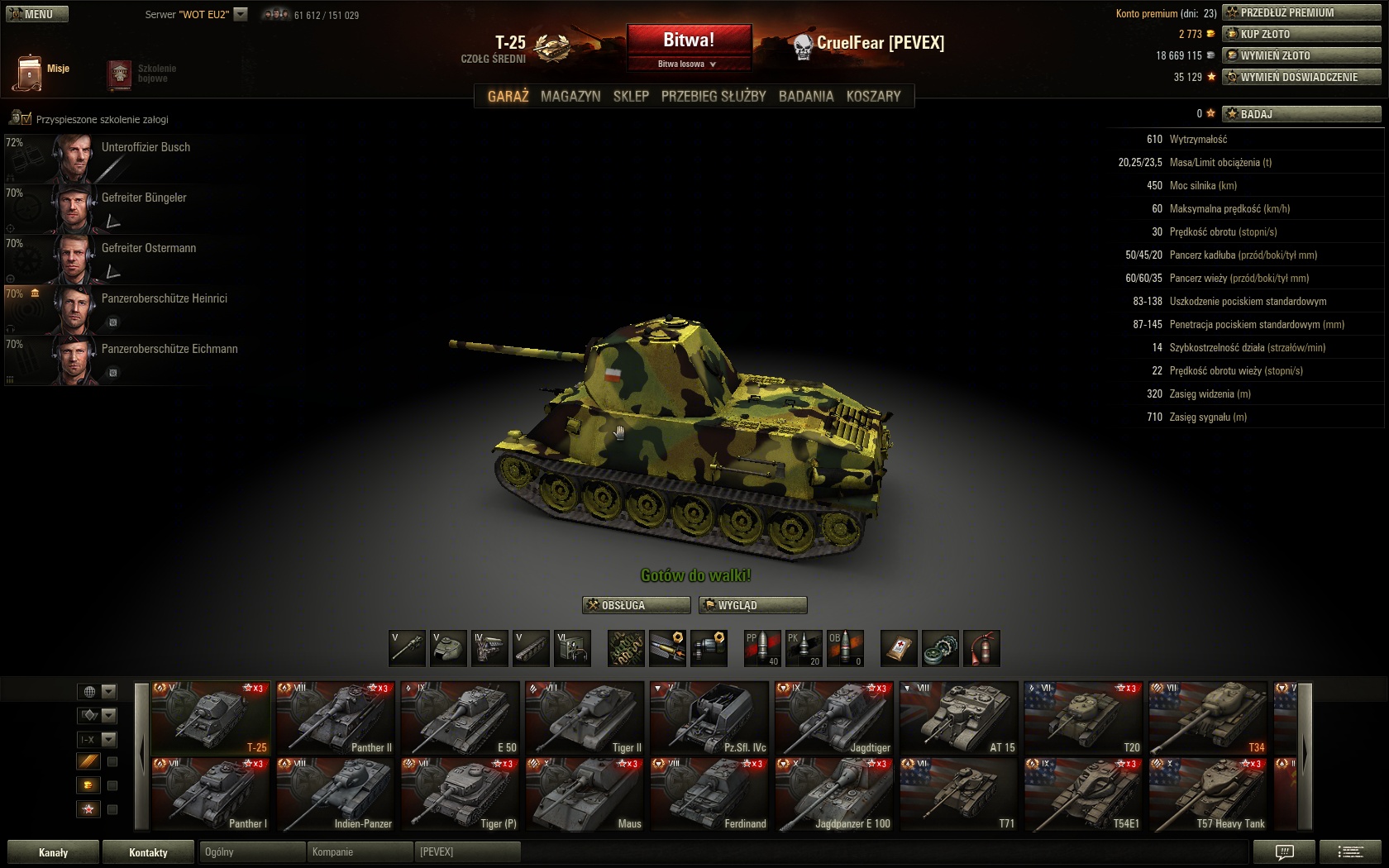
Task: Open the WYGLĄD appearance button
Action: pos(752,605)
